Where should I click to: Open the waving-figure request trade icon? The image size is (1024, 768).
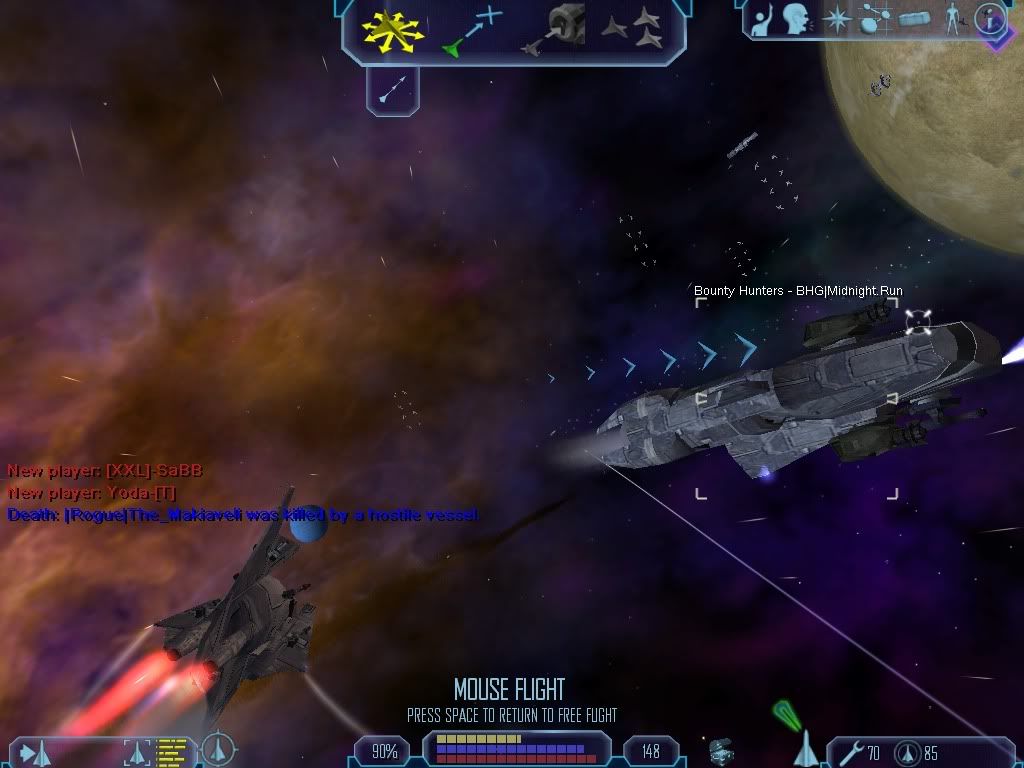click(x=761, y=19)
